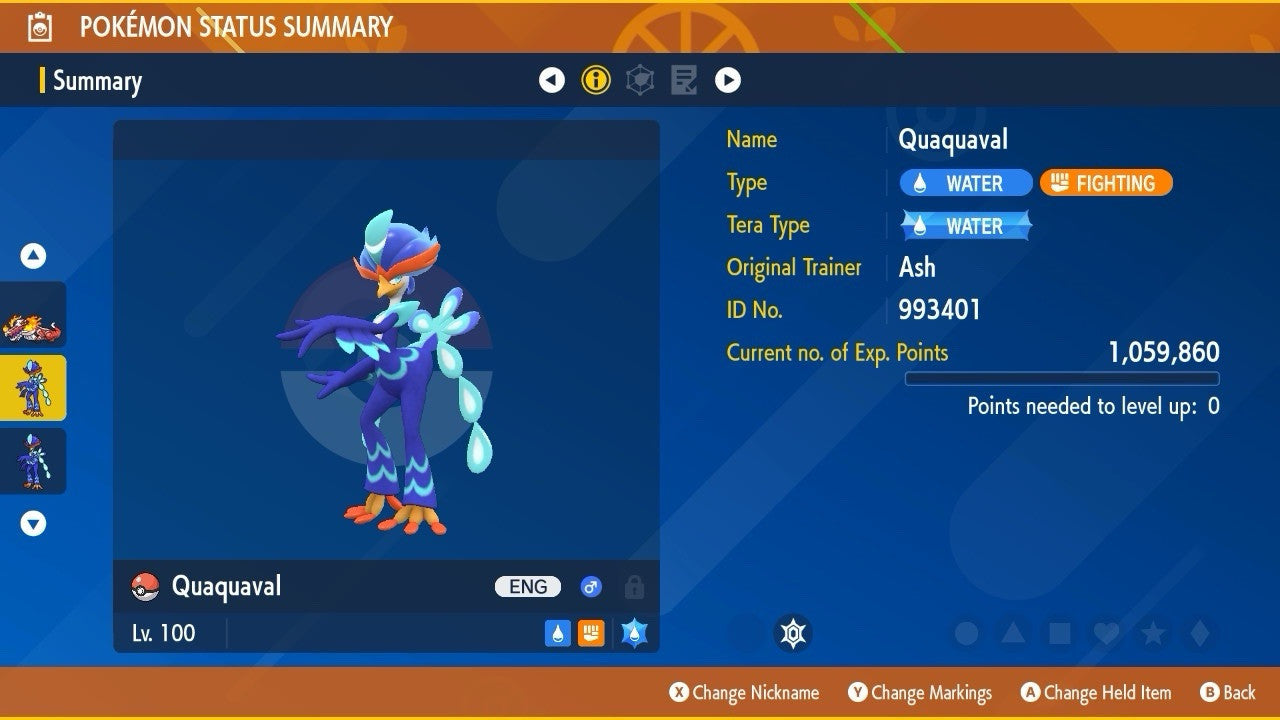Screen dimensions: 1280x720
Task: Click the Fighting type badge
Action: pyautogui.click(x=1106, y=183)
